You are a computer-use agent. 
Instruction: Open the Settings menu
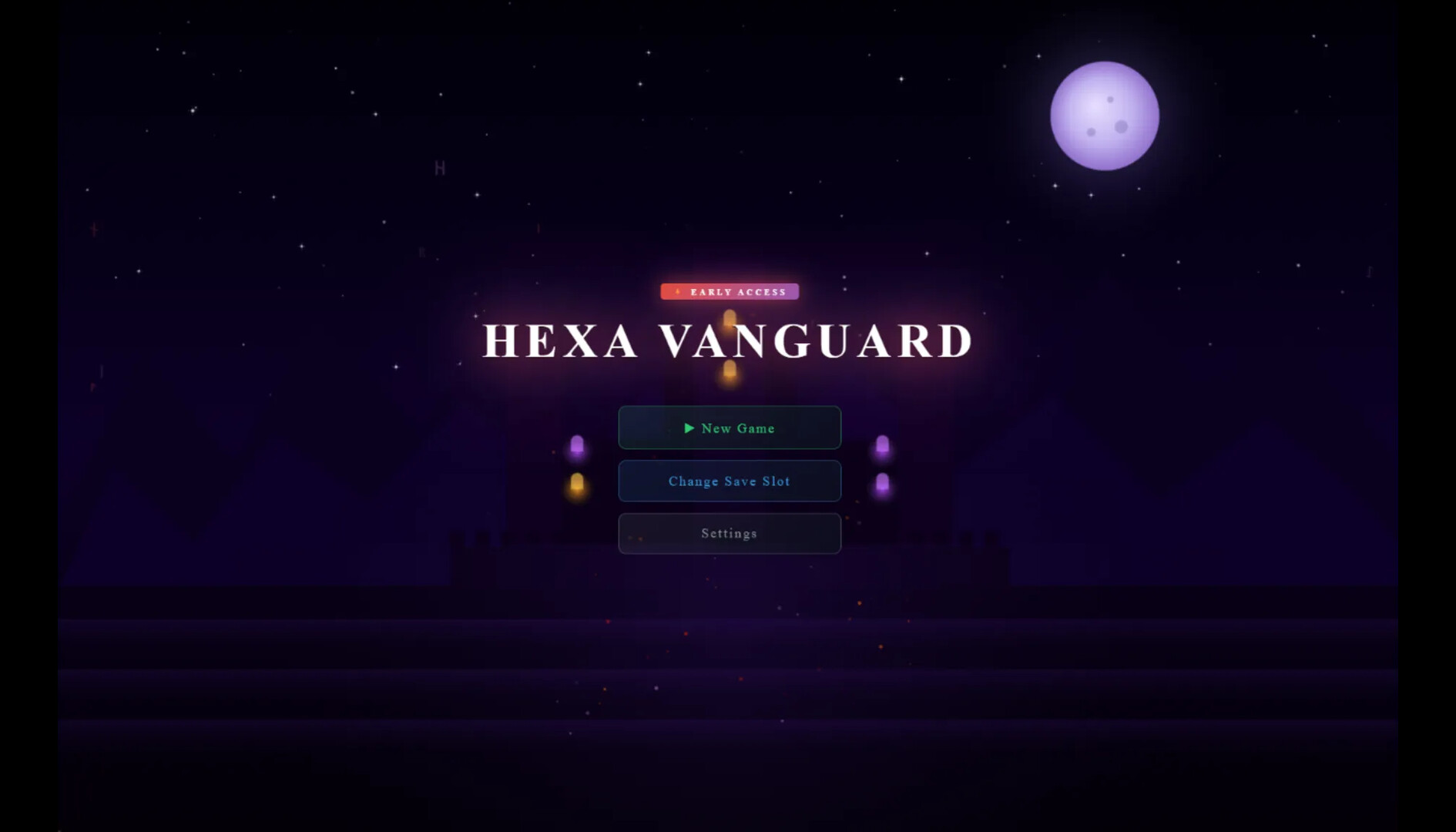click(x=729, y=533)
